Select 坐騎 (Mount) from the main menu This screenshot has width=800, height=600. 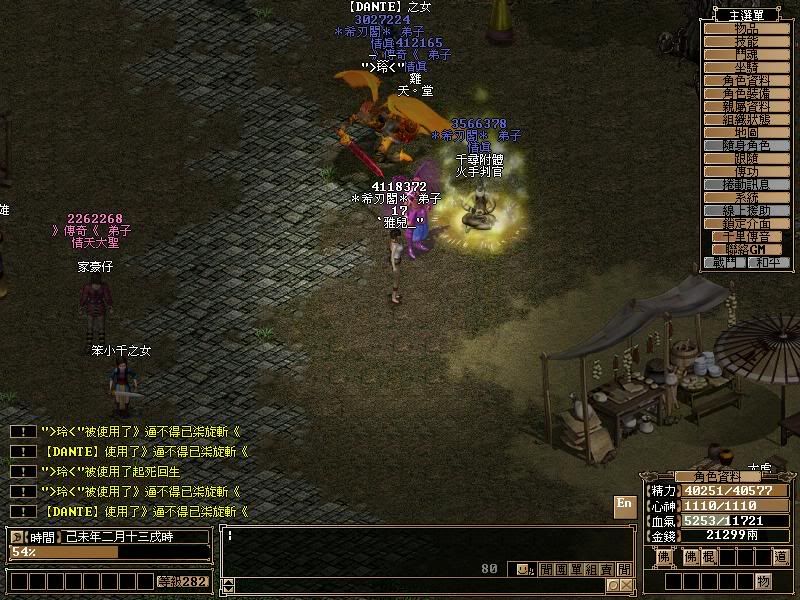click(747, 67)
